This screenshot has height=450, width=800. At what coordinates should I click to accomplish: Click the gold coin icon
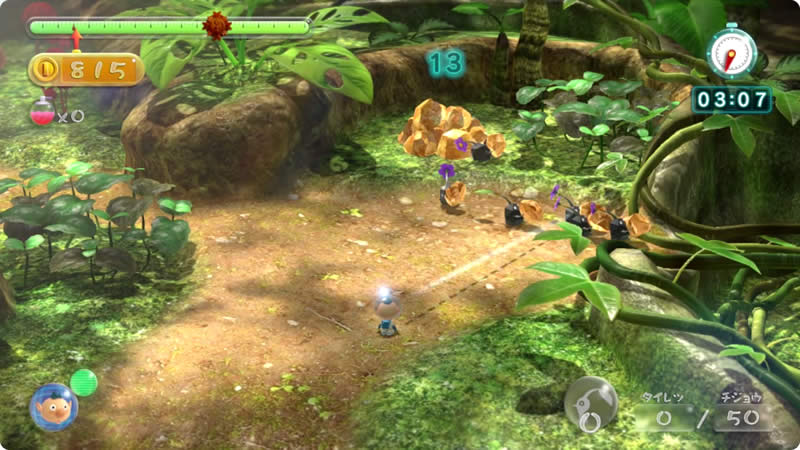point(46,70)
